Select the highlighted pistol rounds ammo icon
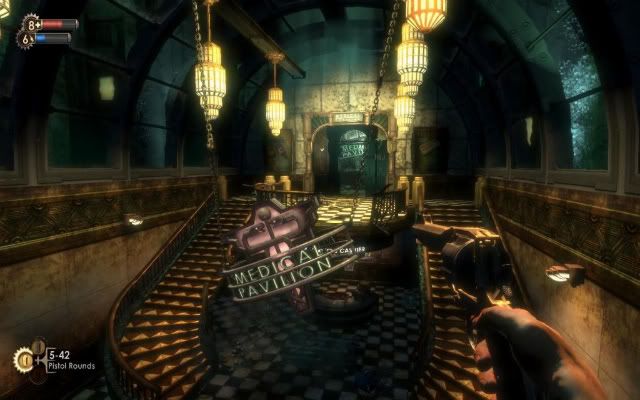This screenshot has width=640, height=400. click(x=23, y=360)
